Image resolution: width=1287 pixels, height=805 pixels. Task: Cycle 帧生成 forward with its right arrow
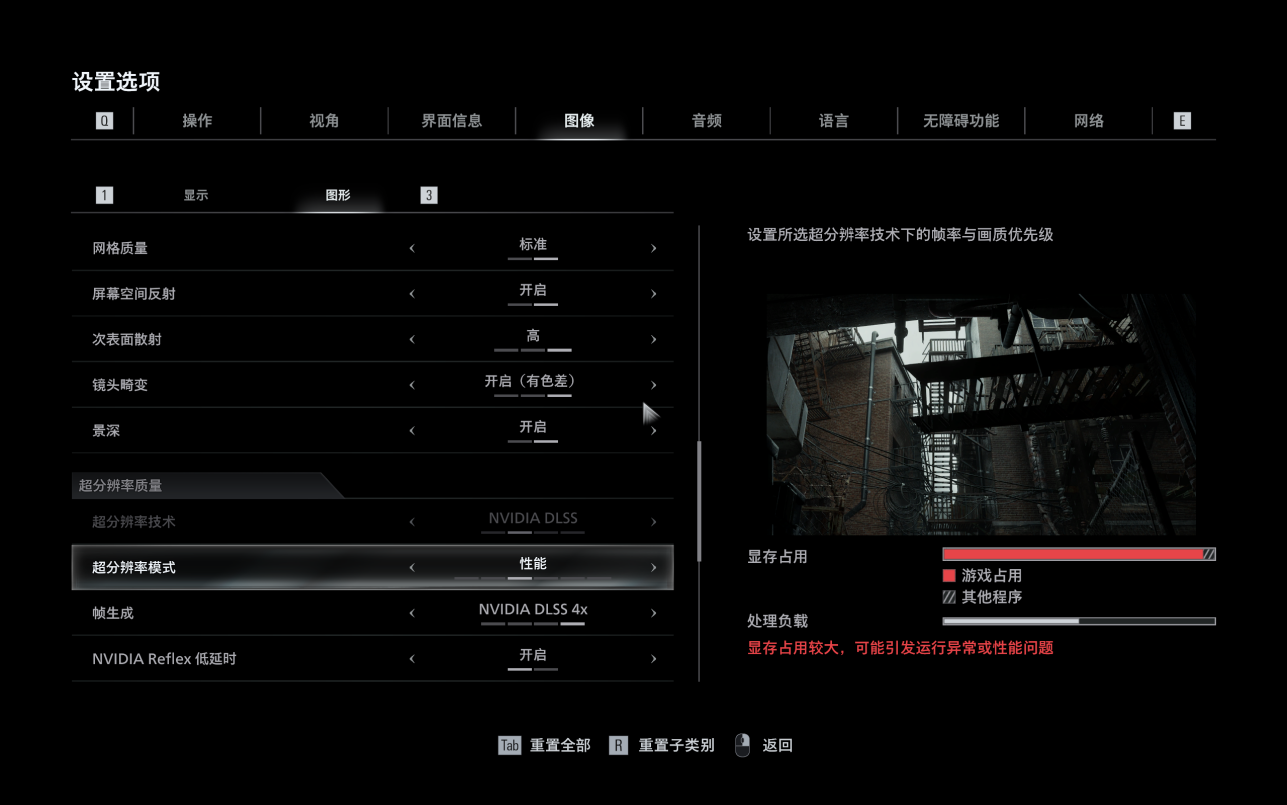pyautogui.click(x=654, y=612)
